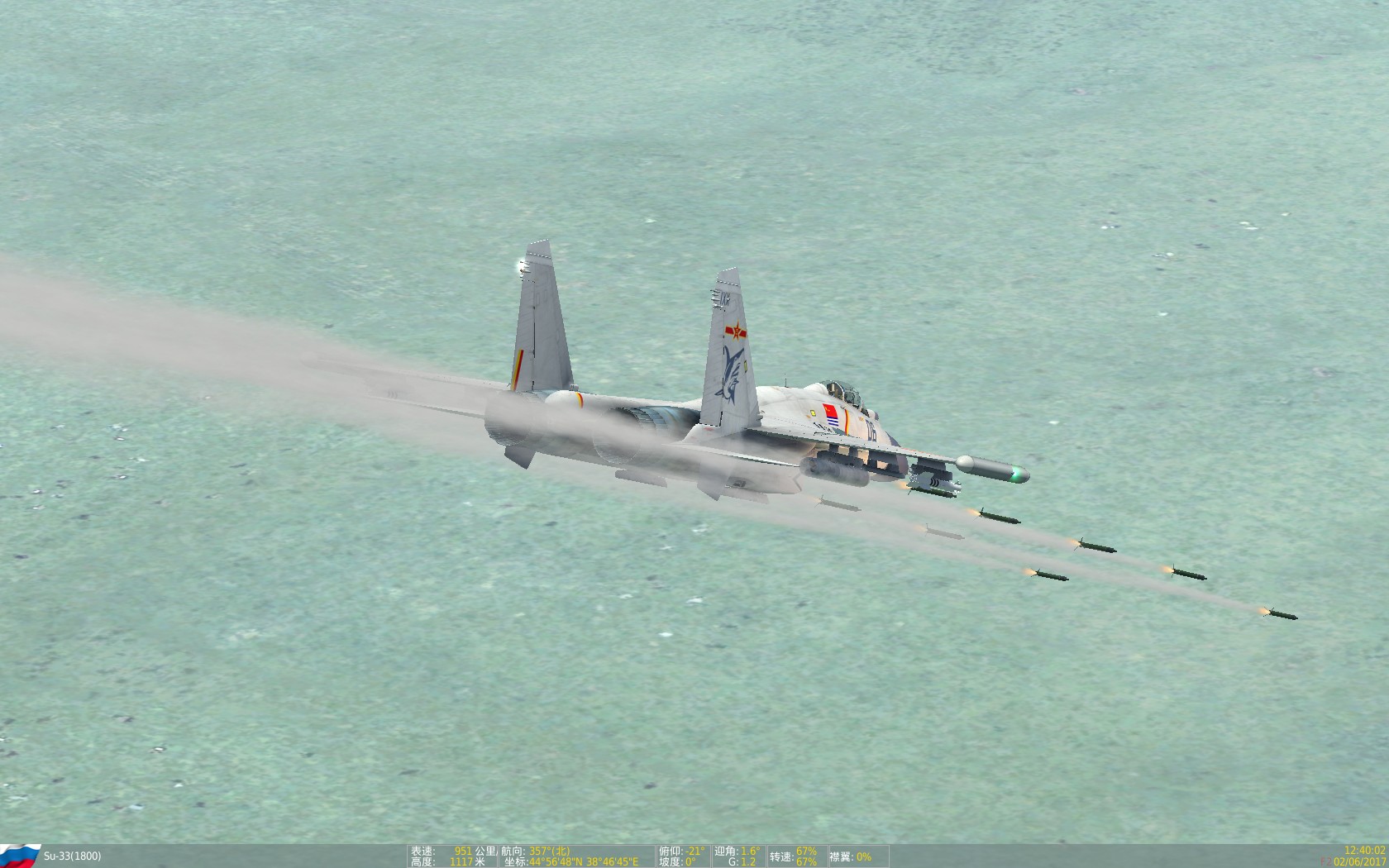Click the PLA star emblem on the tail fin
The width and height of the screenshot is (1389, 868).
[x=737, y=331]
